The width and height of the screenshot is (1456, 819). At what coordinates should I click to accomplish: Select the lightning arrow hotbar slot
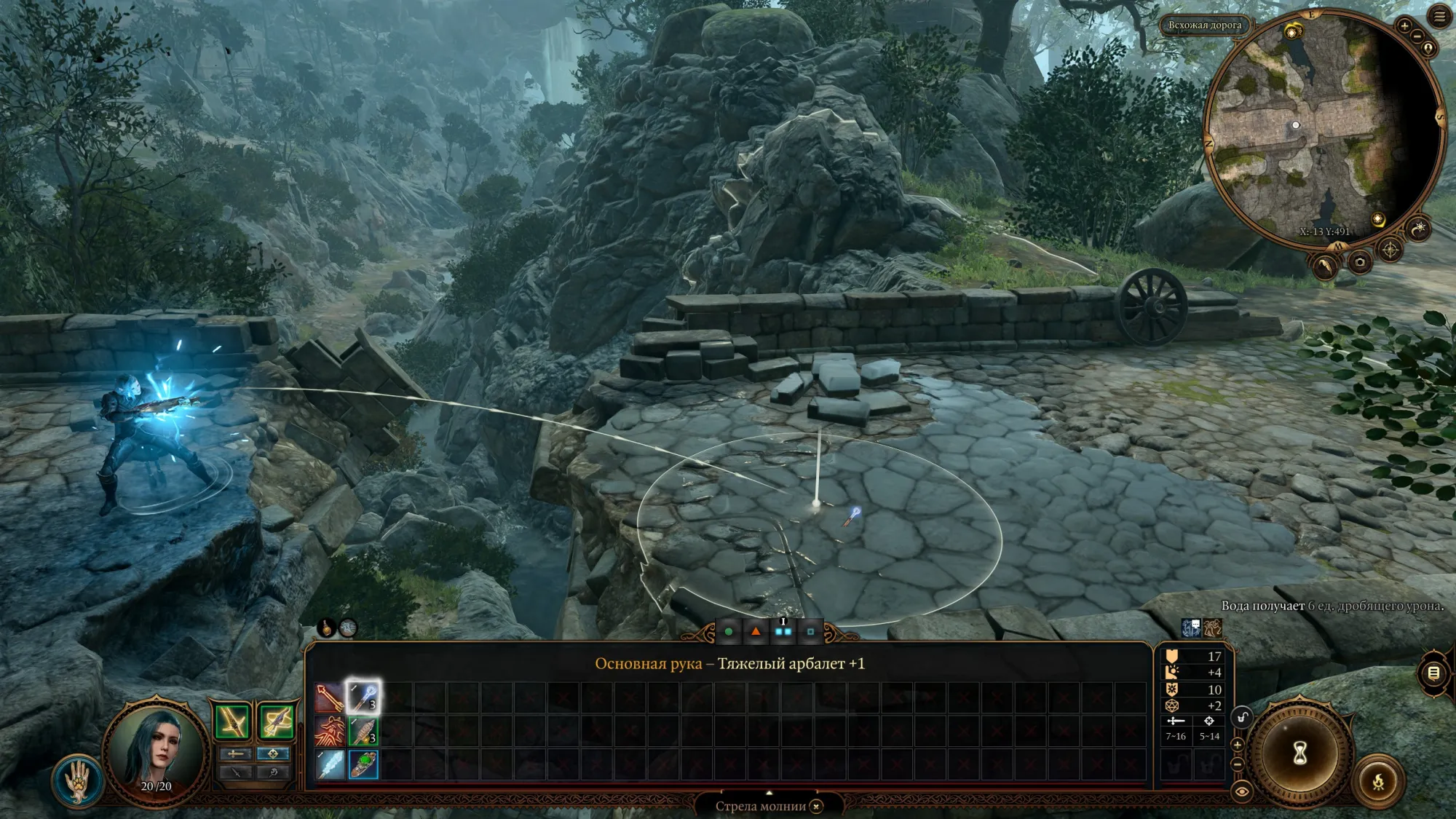[363, 697]
